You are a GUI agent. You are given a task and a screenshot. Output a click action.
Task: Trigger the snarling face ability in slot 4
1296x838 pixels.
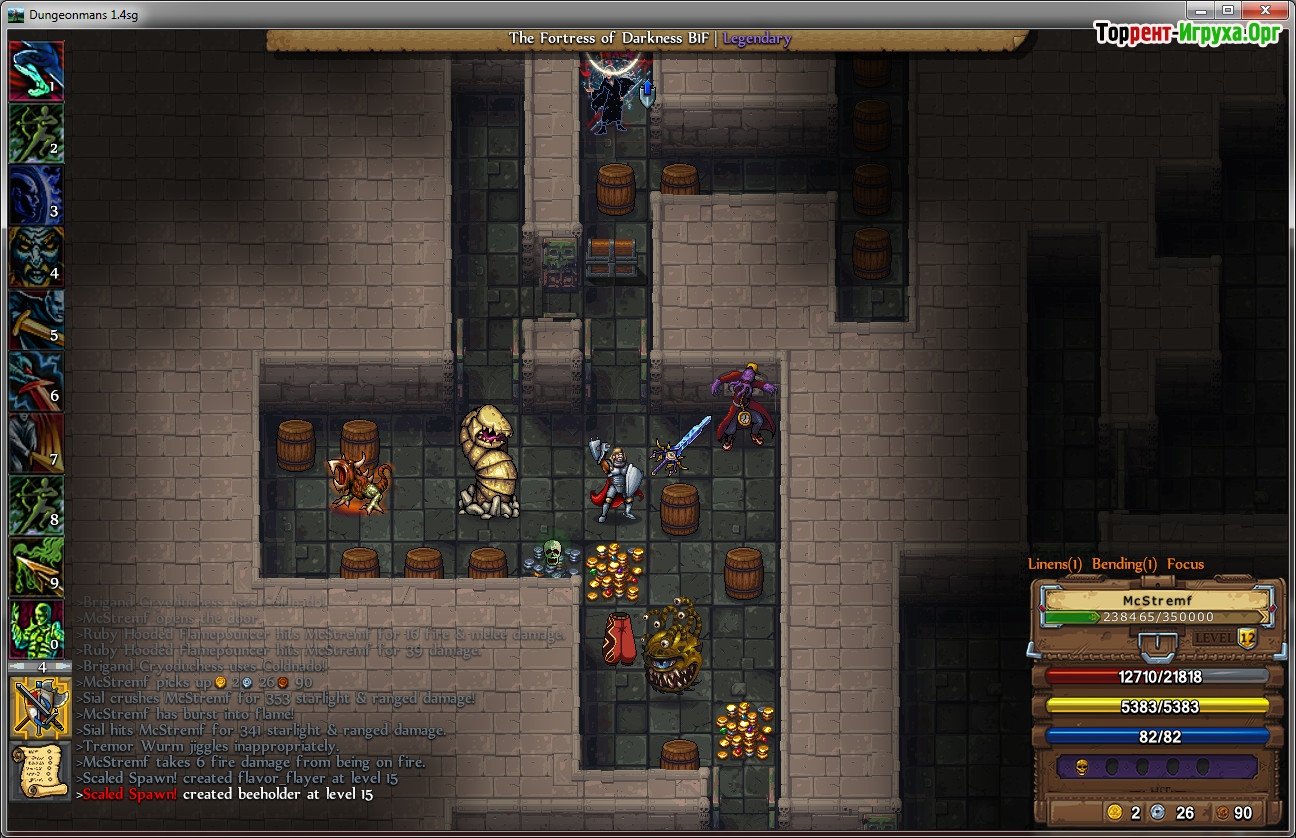click(x=36, y=257)
